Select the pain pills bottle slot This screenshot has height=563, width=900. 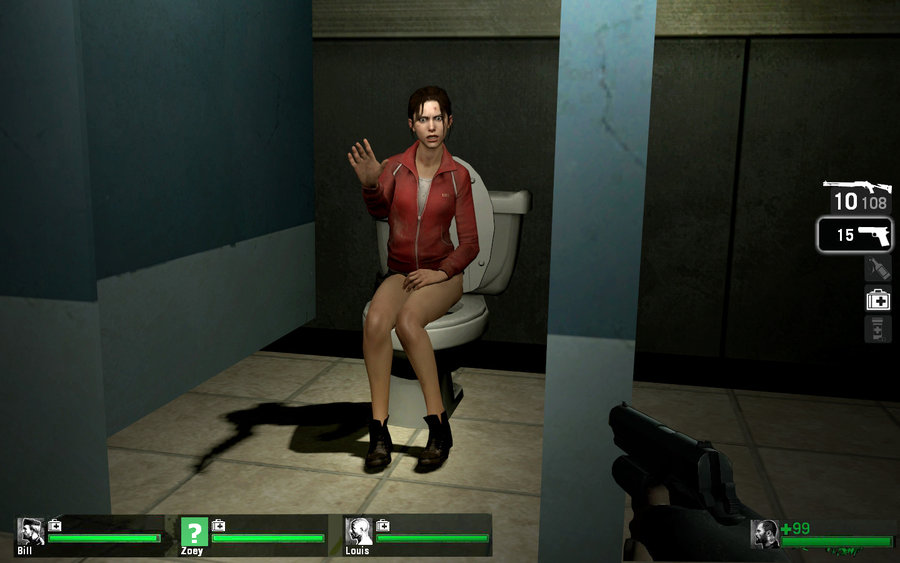(x=877, y=329)
